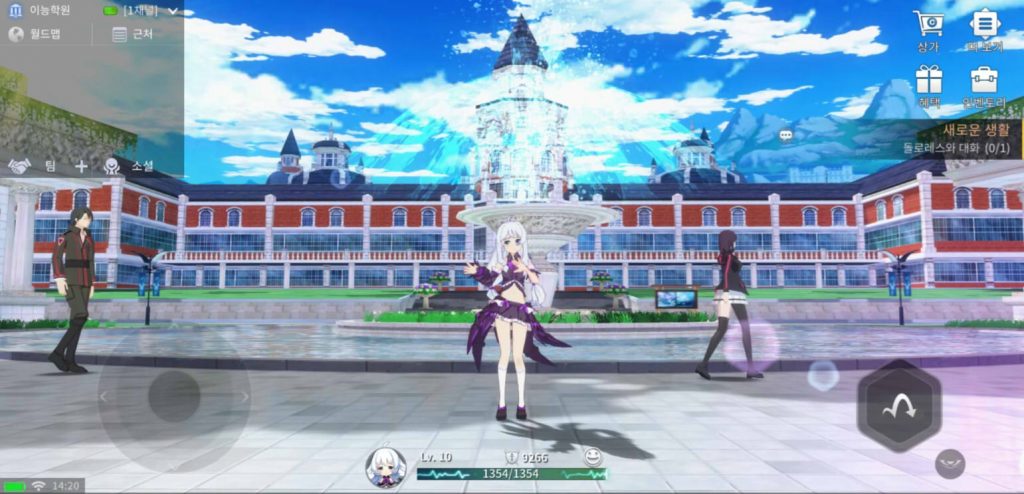This screenshot has width=1024, height=494.
Task: Open the 혜택 gift box rewards
Action: tap(929, 84)
